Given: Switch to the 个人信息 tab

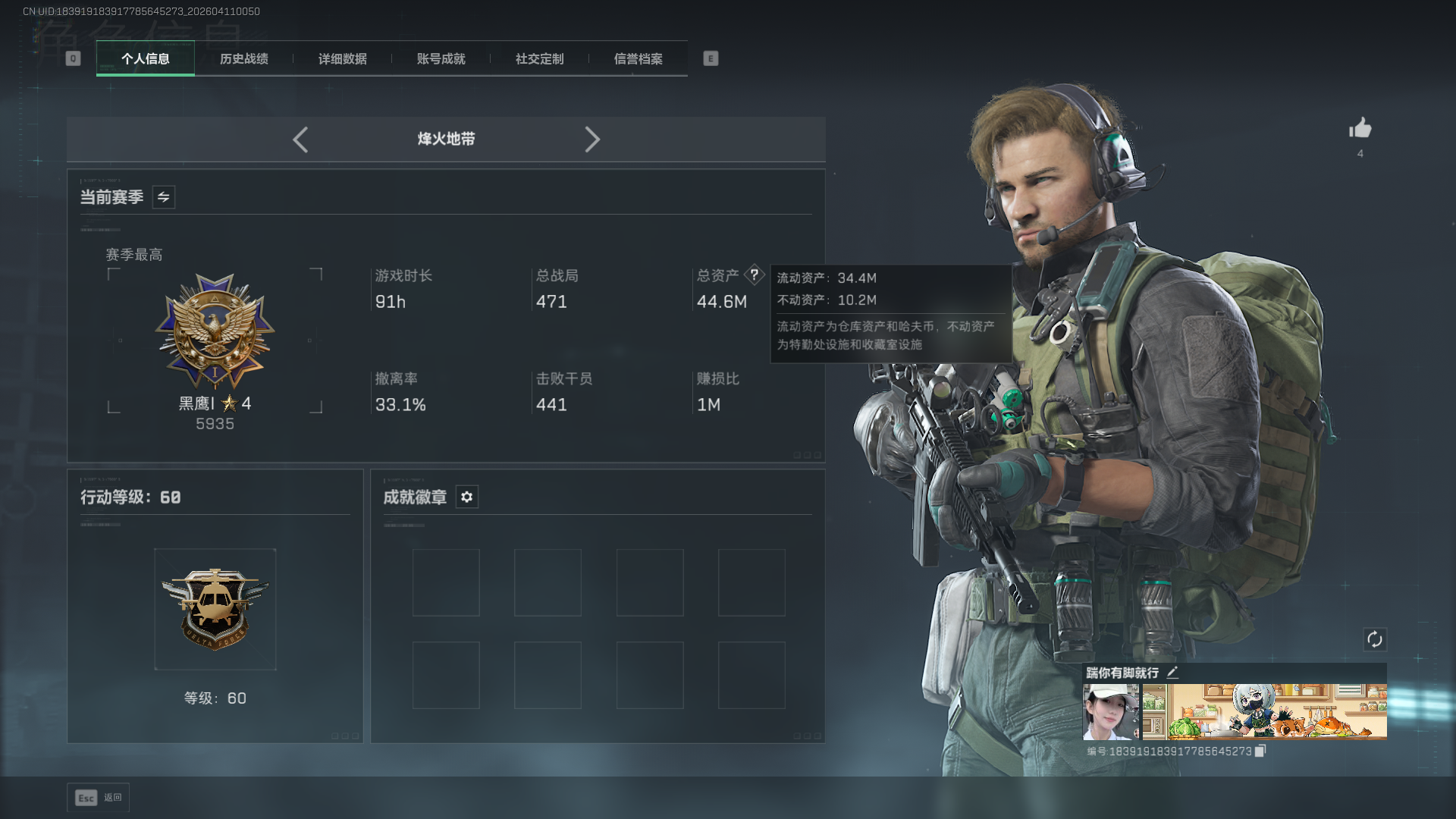Looking at the screenshot, I should click(146, 59).
